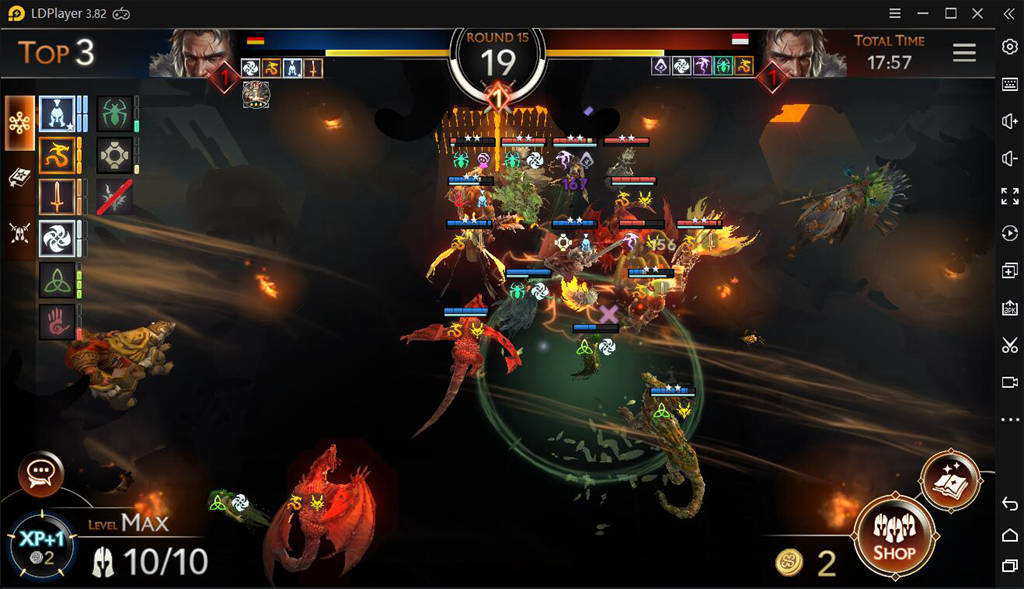Select the crossed-out demon synergy icon
Image resolution: width=1024 pixels, height=589 pixels.
click(115, 197)
